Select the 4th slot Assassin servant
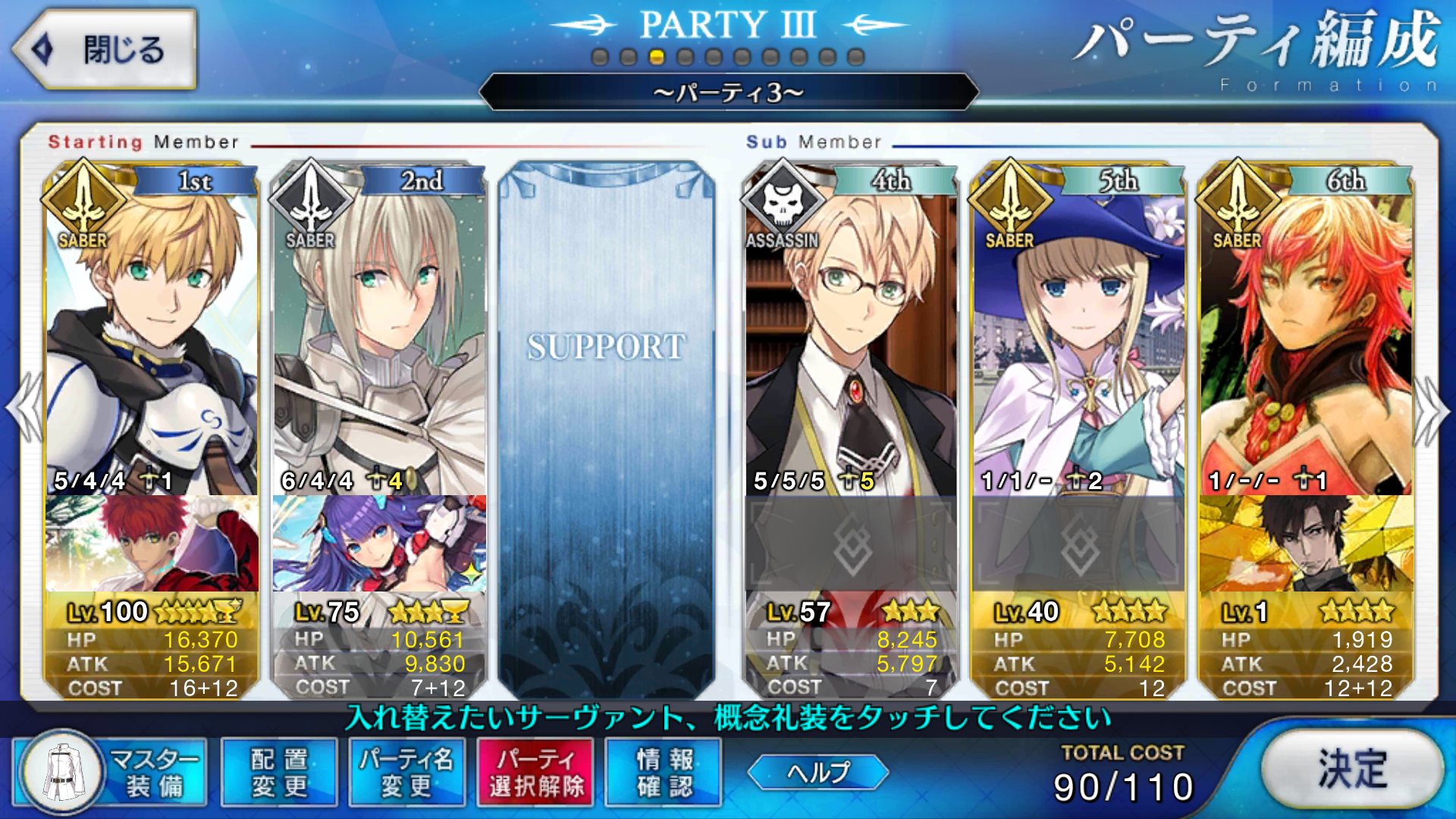Viewport: 1456px width, 819px height. [x=851, y=341]
